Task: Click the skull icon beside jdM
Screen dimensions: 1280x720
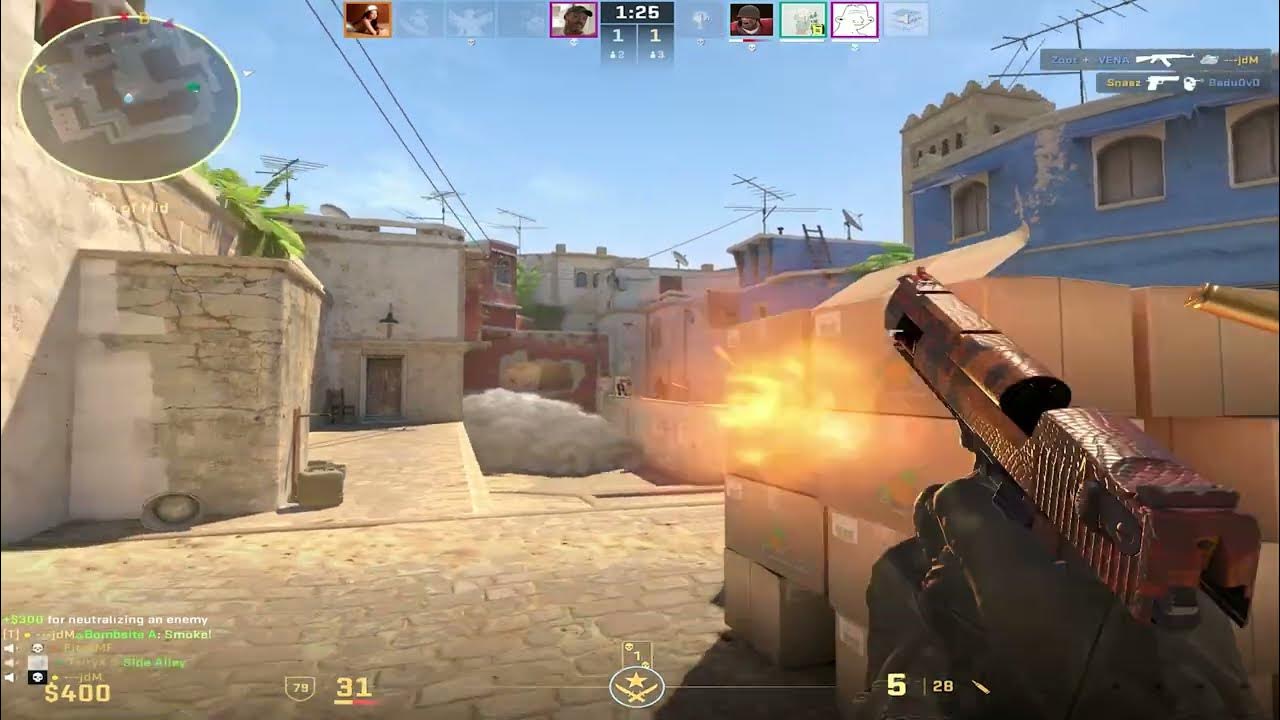Action: click(x=37, y=676)
